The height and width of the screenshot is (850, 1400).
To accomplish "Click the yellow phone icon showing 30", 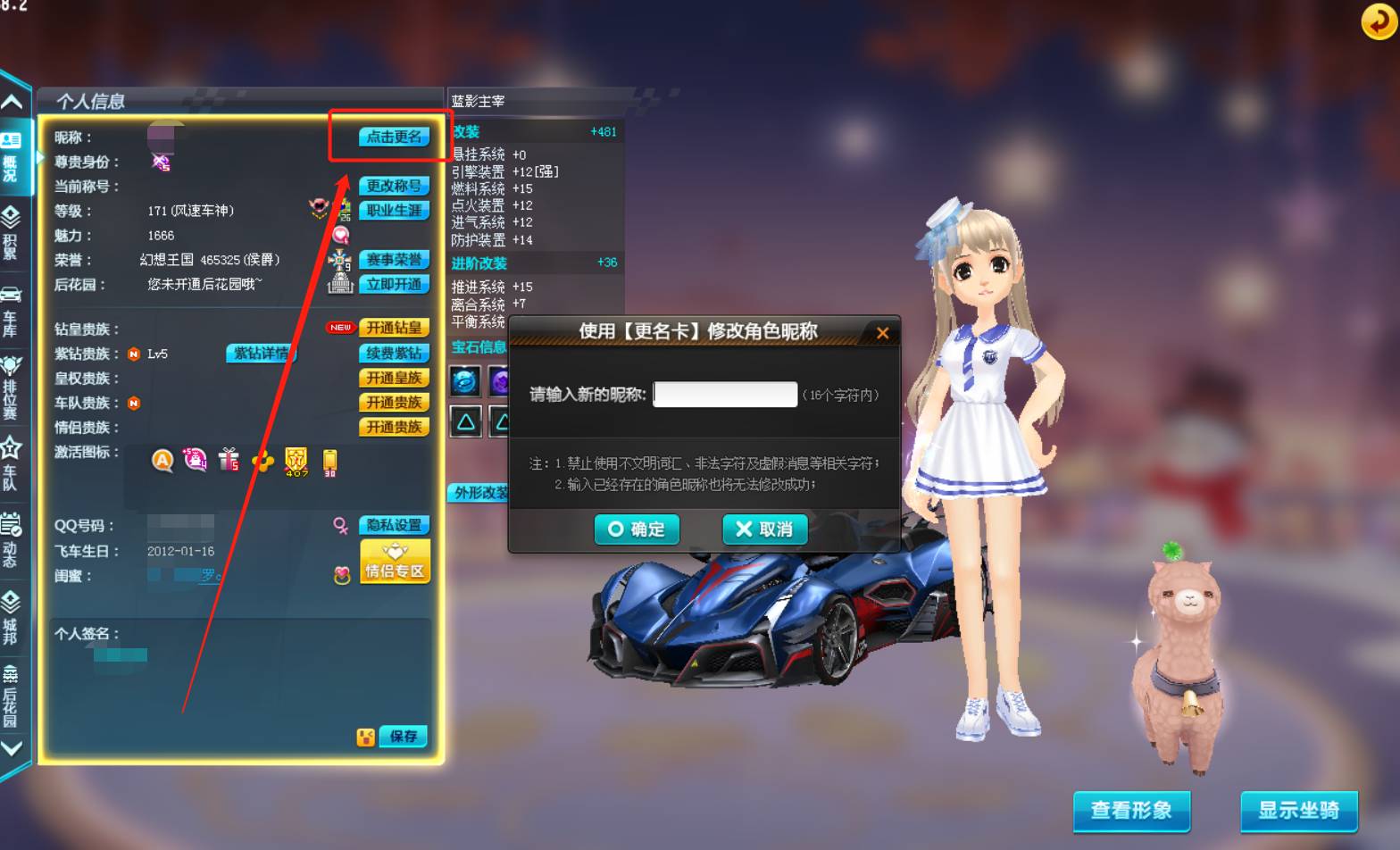I will click(x=329, y=461).
